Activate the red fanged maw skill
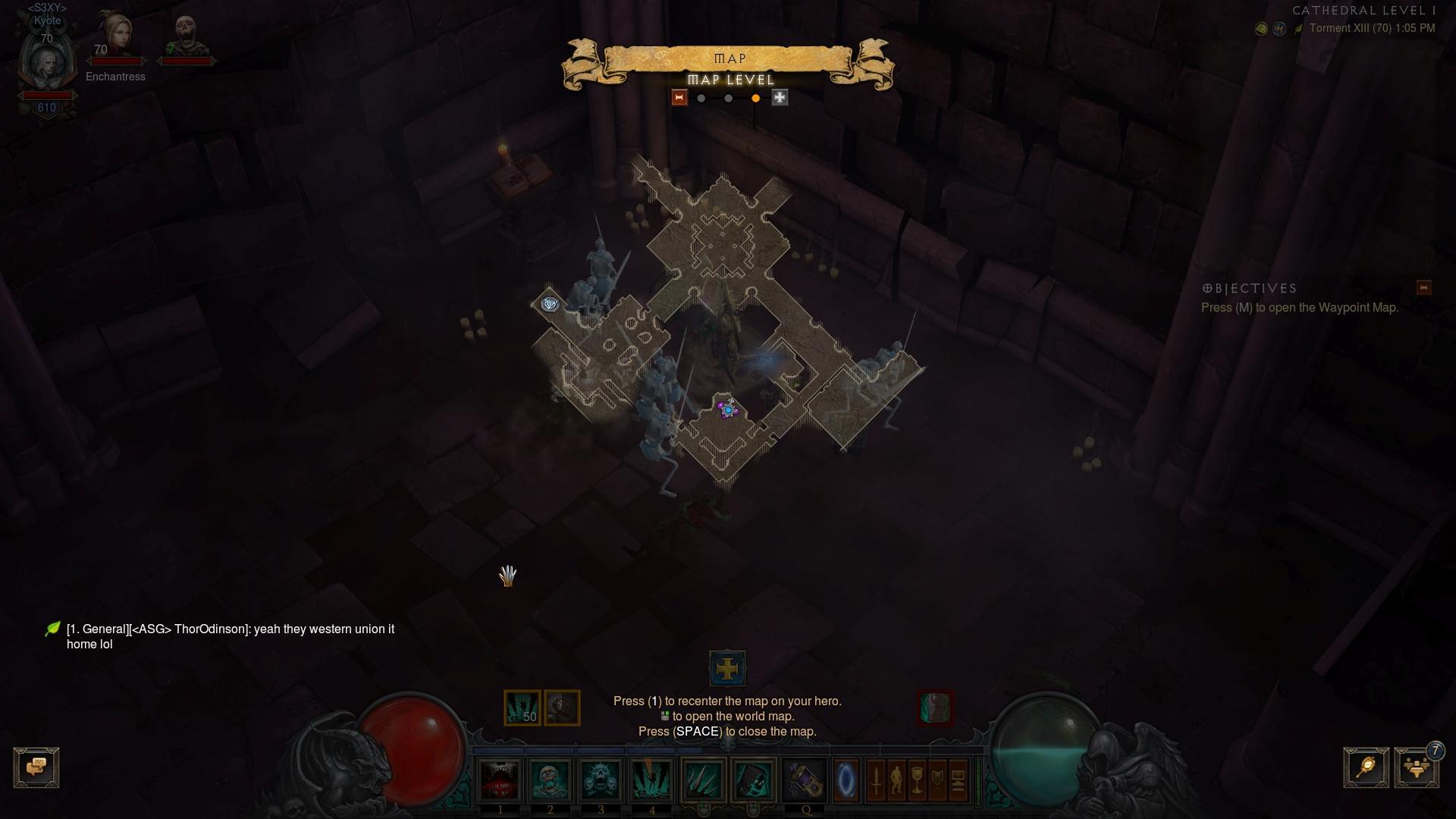This screenshot has width=1456, height=819. (500, 780)
